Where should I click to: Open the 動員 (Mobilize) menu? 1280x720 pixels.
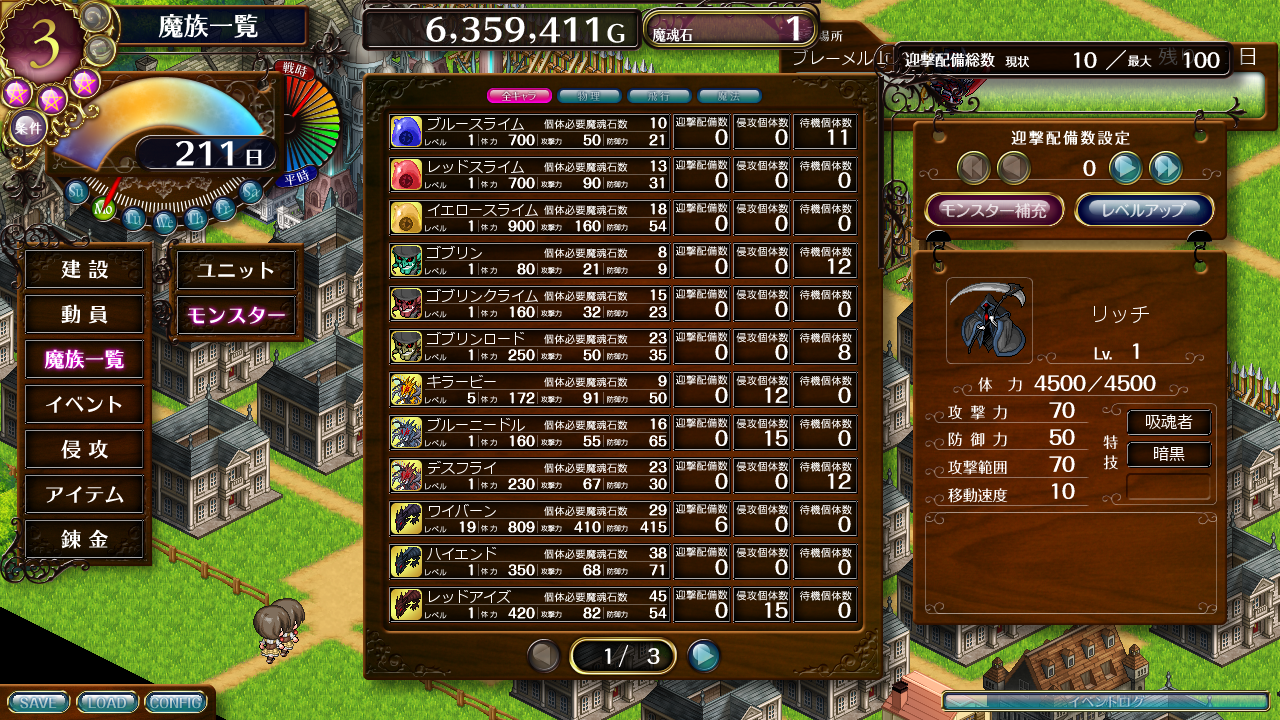tap(85, 314)
